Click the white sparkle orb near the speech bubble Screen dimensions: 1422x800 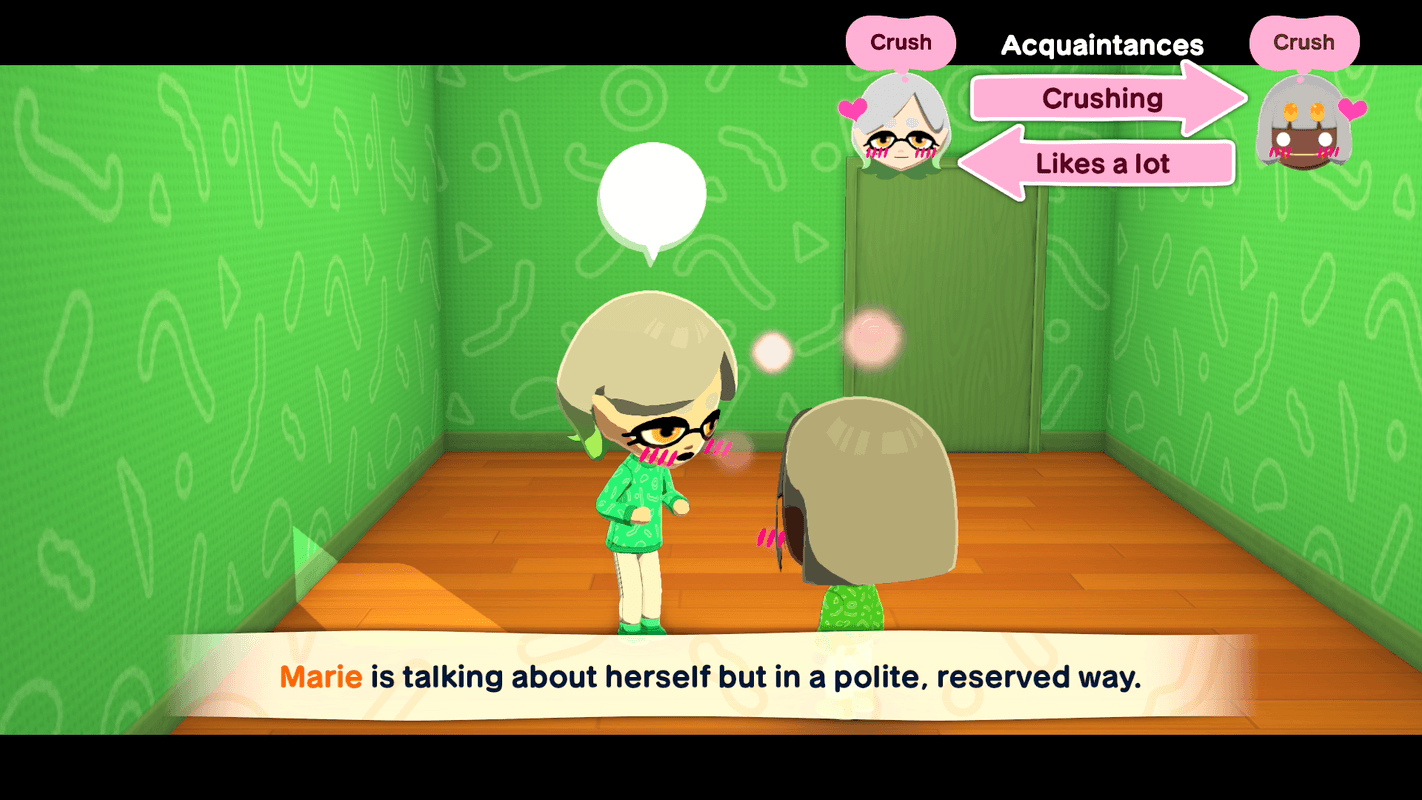tap(771, 350)
